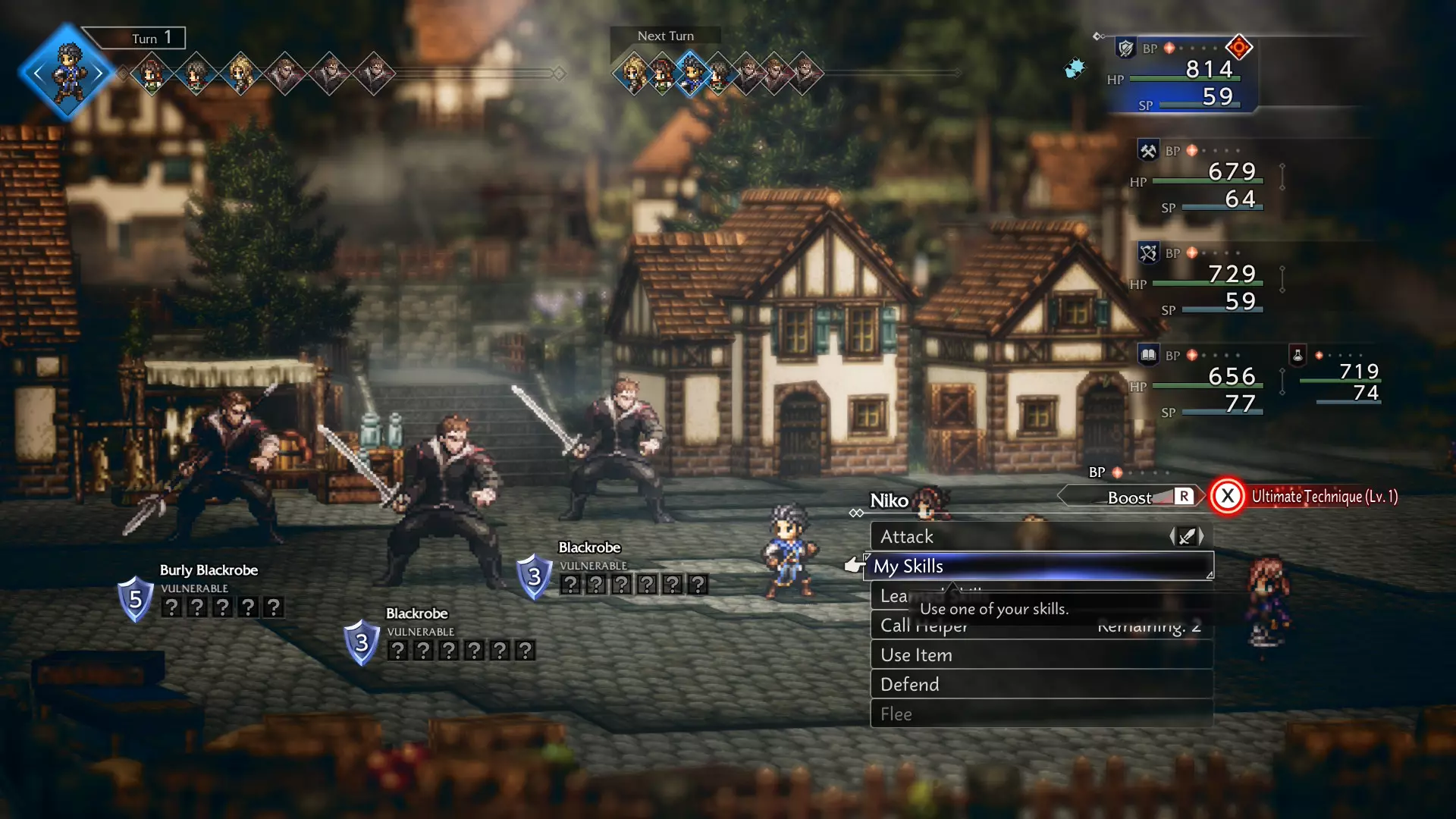Open the My Skills menu
The width and height of the screenshot is (1456, 819).
pos(1037,566)
